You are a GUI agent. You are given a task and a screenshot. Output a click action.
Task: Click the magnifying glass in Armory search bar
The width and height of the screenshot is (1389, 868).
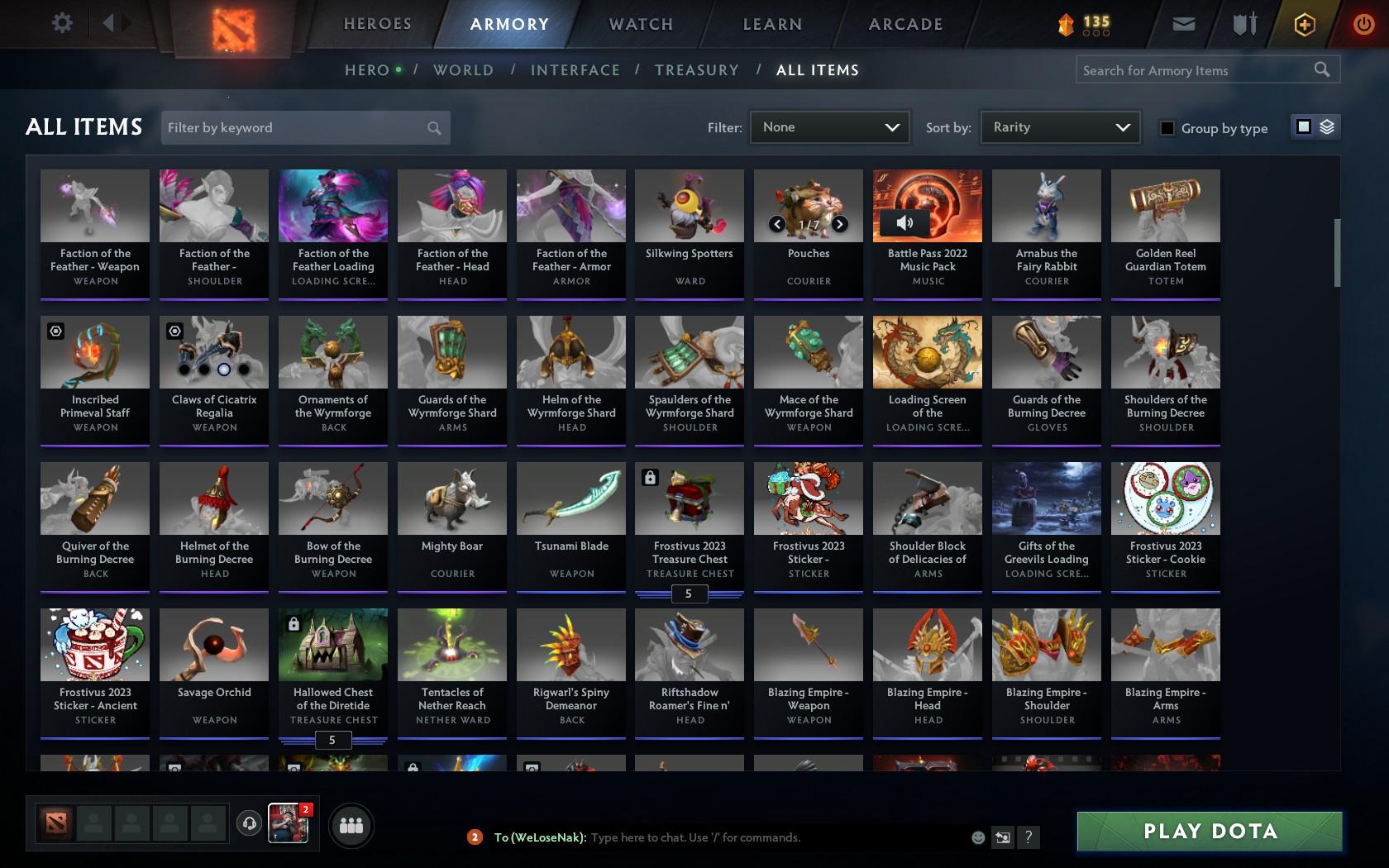(x=1320, y=69)
